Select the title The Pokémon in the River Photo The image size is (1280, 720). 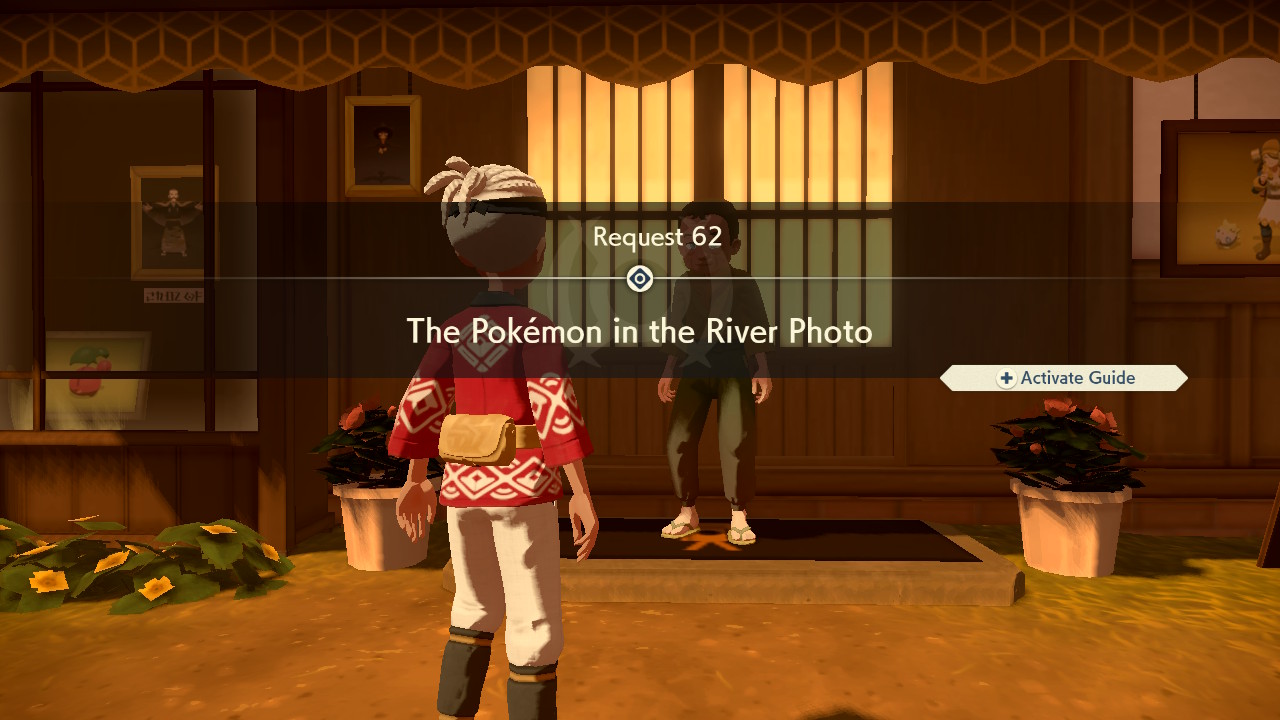[x=639, y=331]
